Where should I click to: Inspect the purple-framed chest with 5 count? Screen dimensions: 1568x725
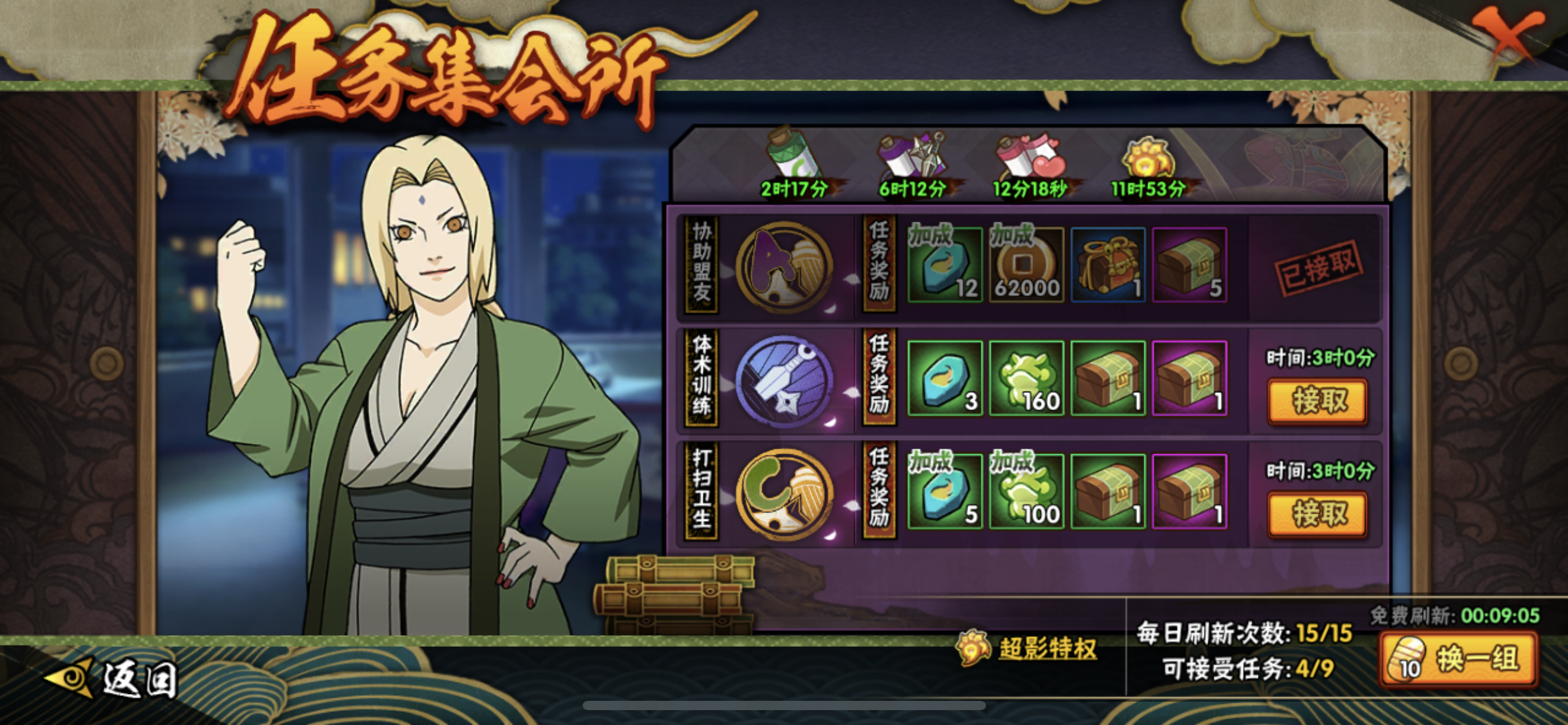pyautogui.click(x=1189, y=265)
